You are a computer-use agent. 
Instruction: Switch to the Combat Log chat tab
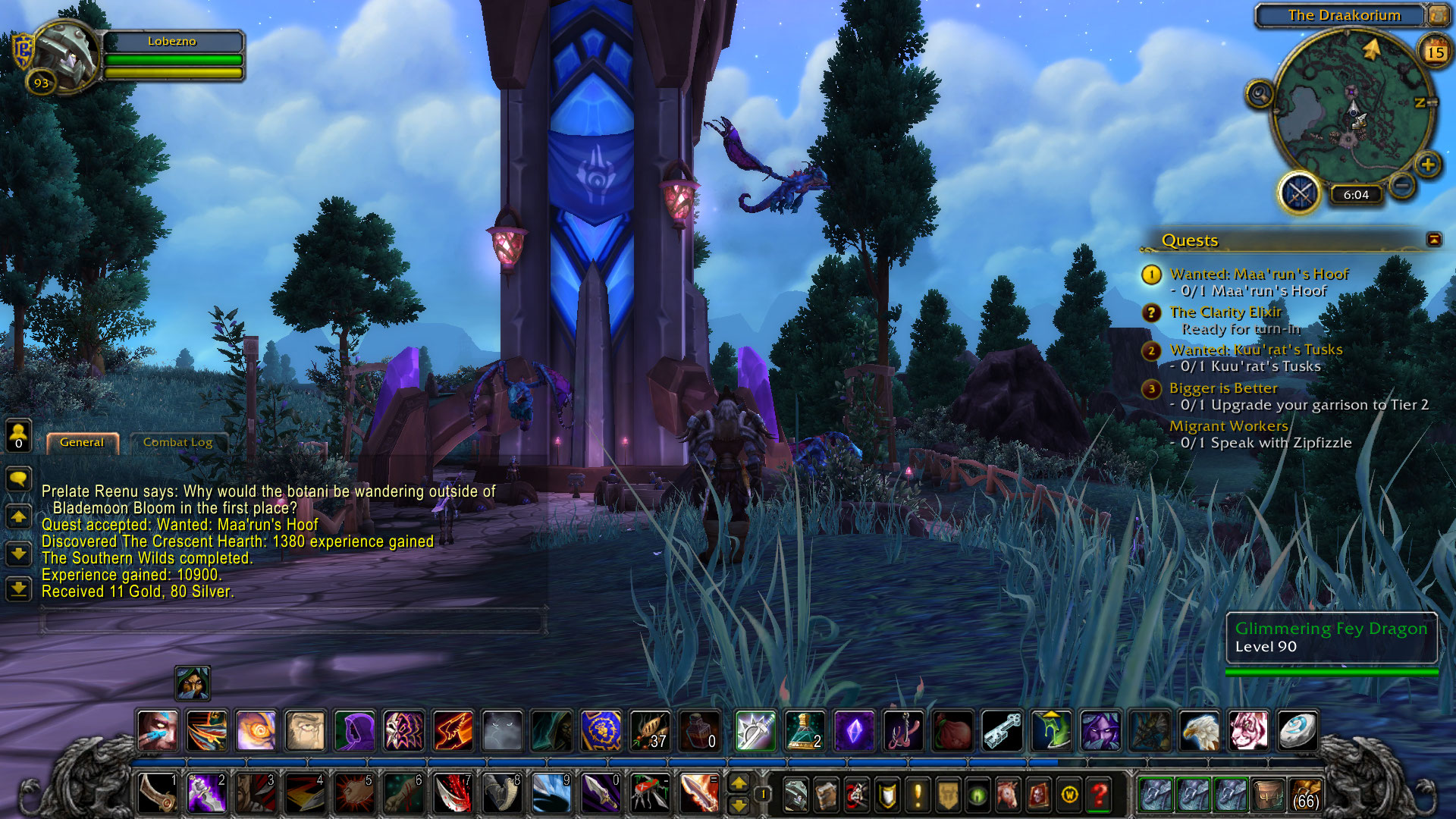[x=177, y=443]
